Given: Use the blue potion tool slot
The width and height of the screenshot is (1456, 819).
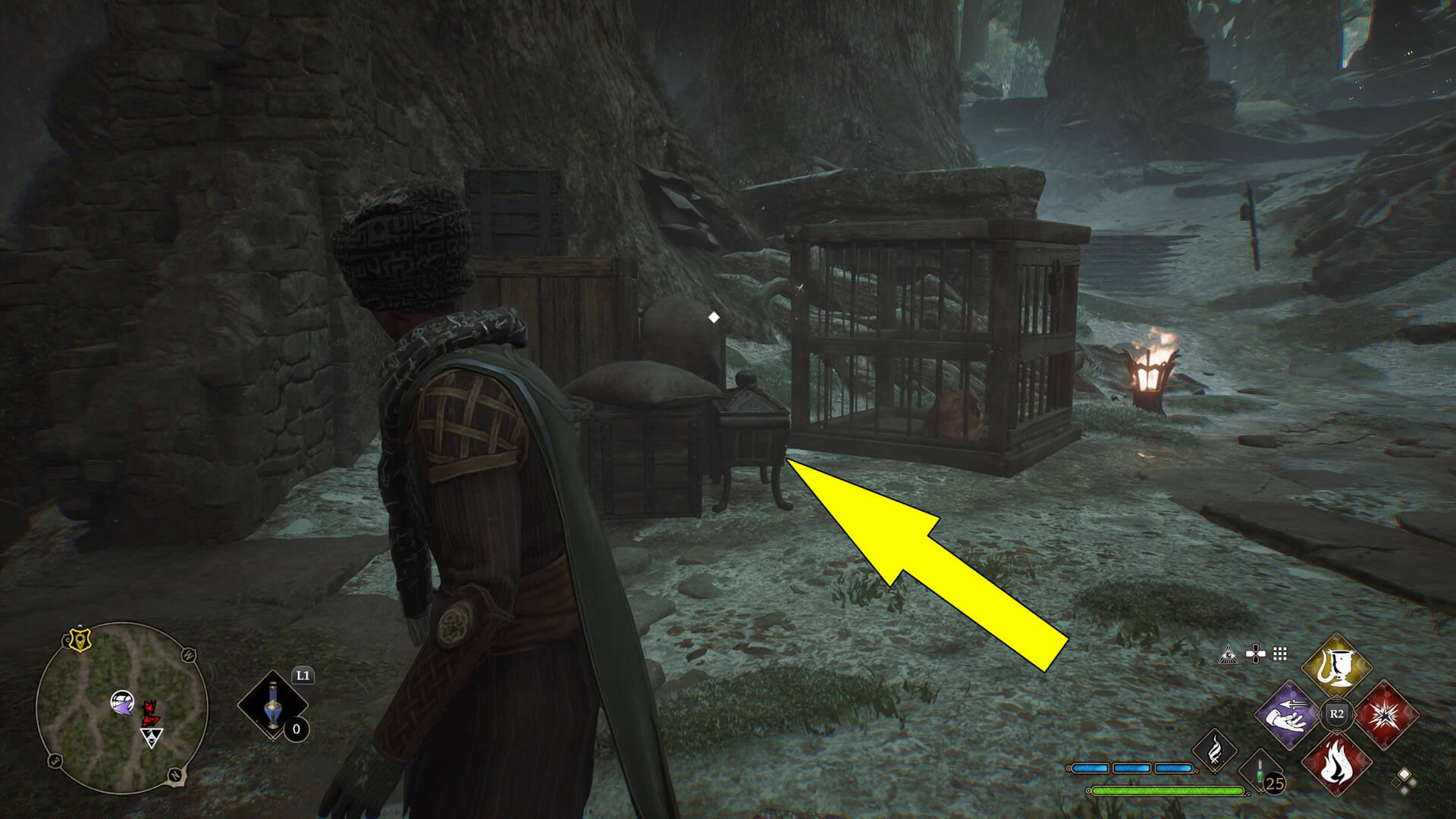Looking at the screenshot, I should [x=272, y=707].
